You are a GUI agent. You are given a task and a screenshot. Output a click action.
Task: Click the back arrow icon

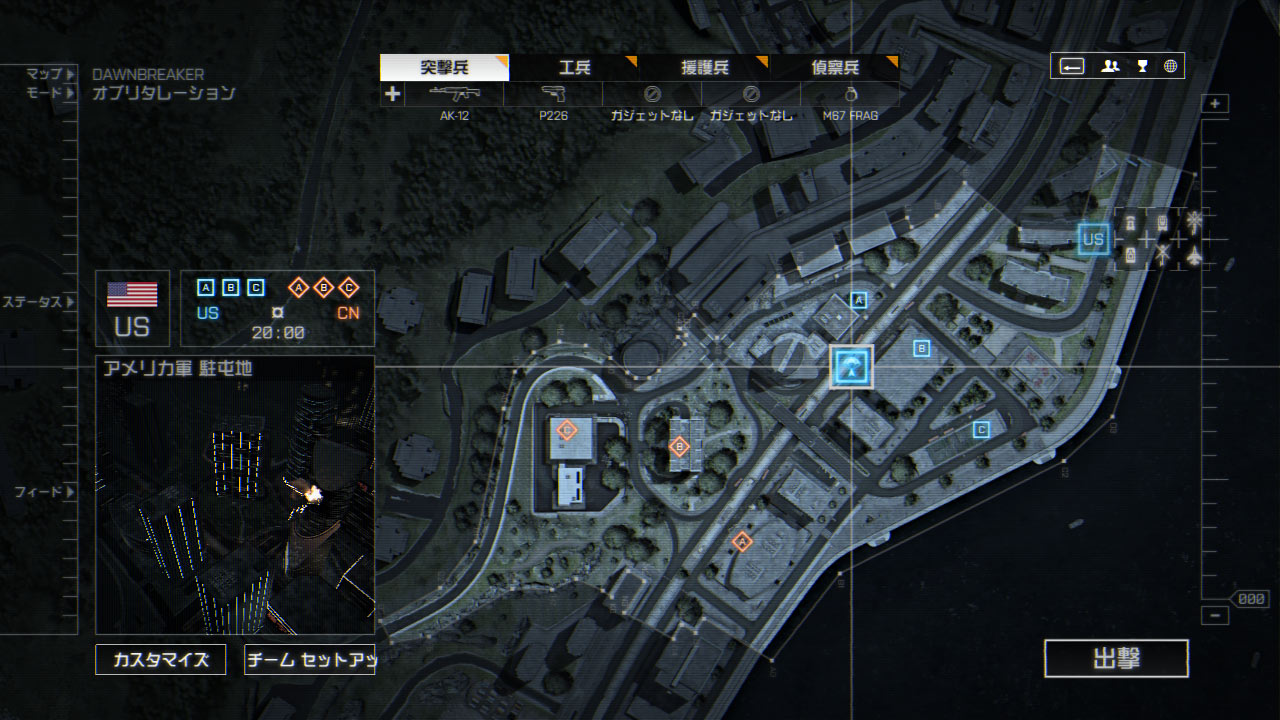click(x=1072, y=66)
